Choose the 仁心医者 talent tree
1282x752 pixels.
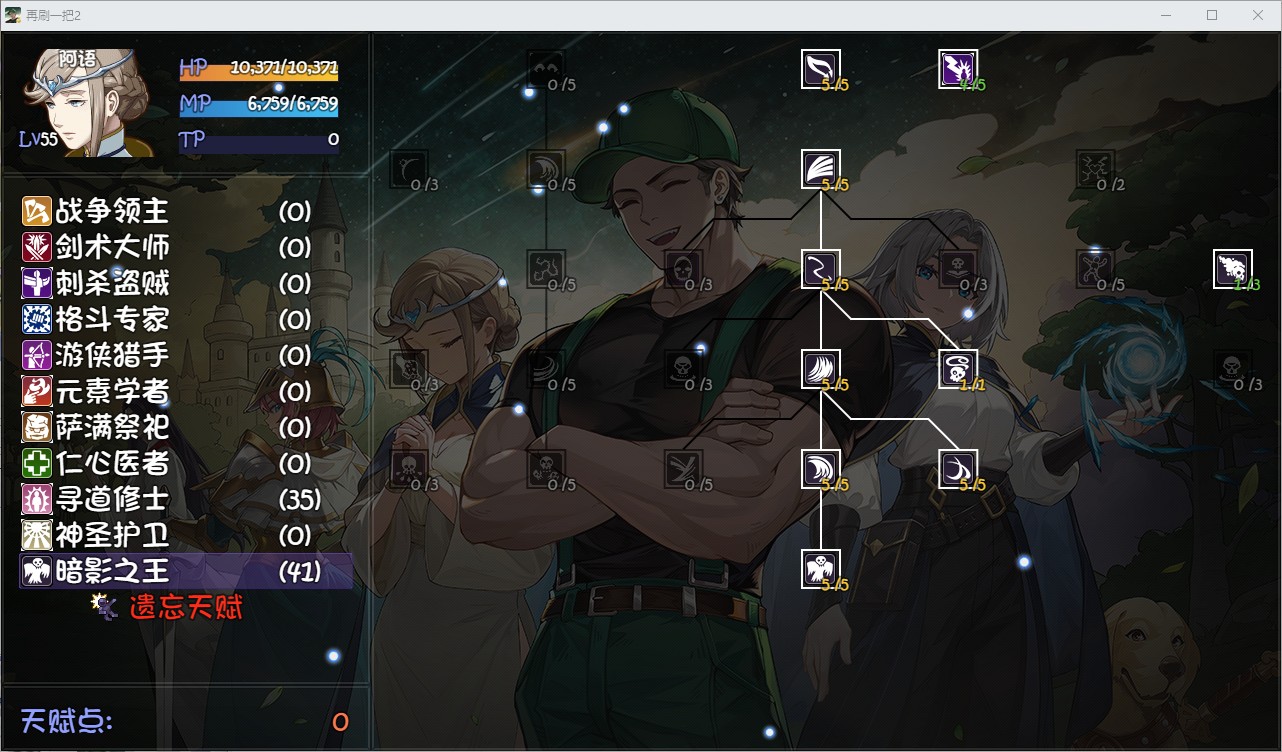(x=96, y=463)
